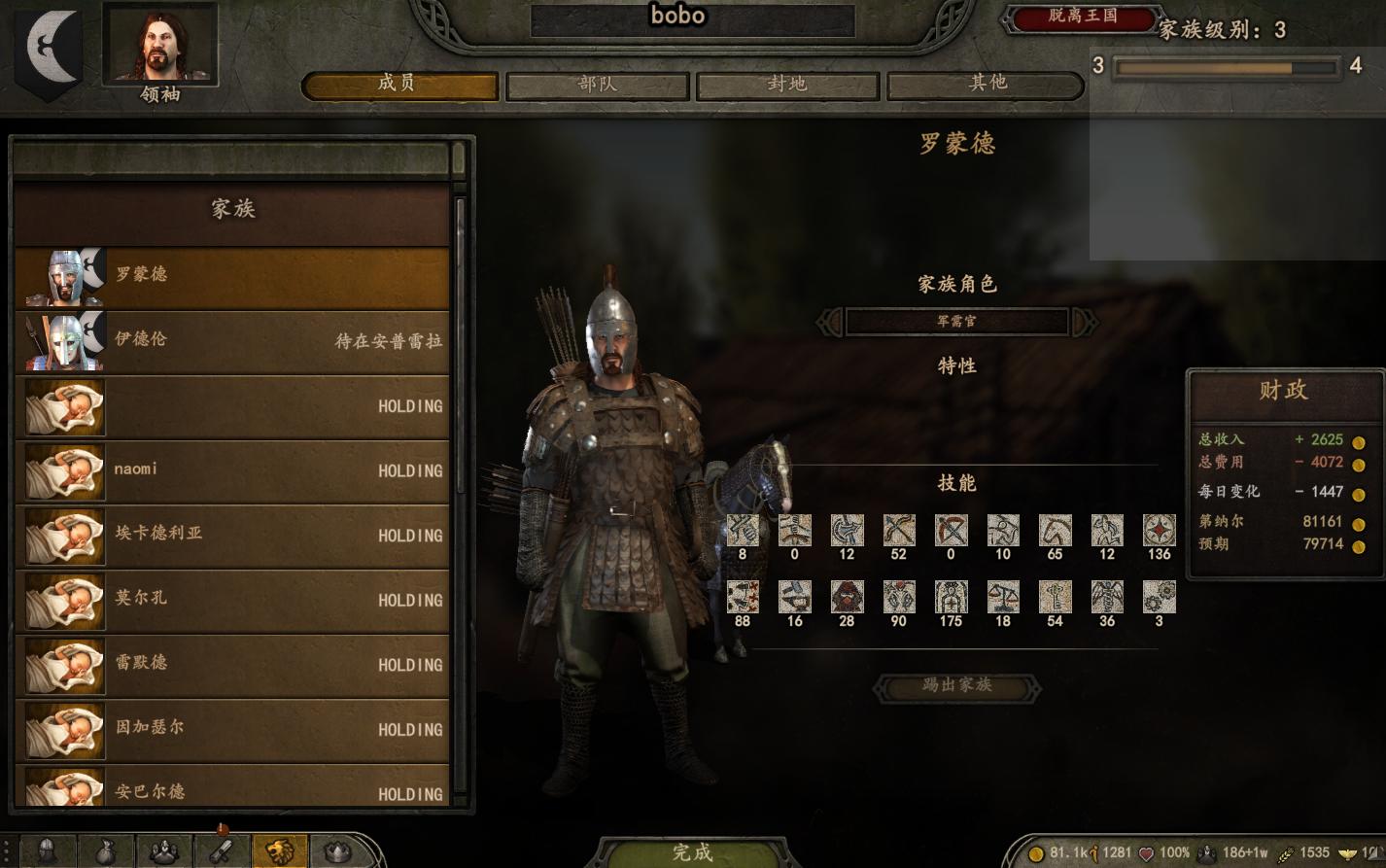Open the kingdom crown icon
This screenshot has width=1386, height=868.
[337, 852]
